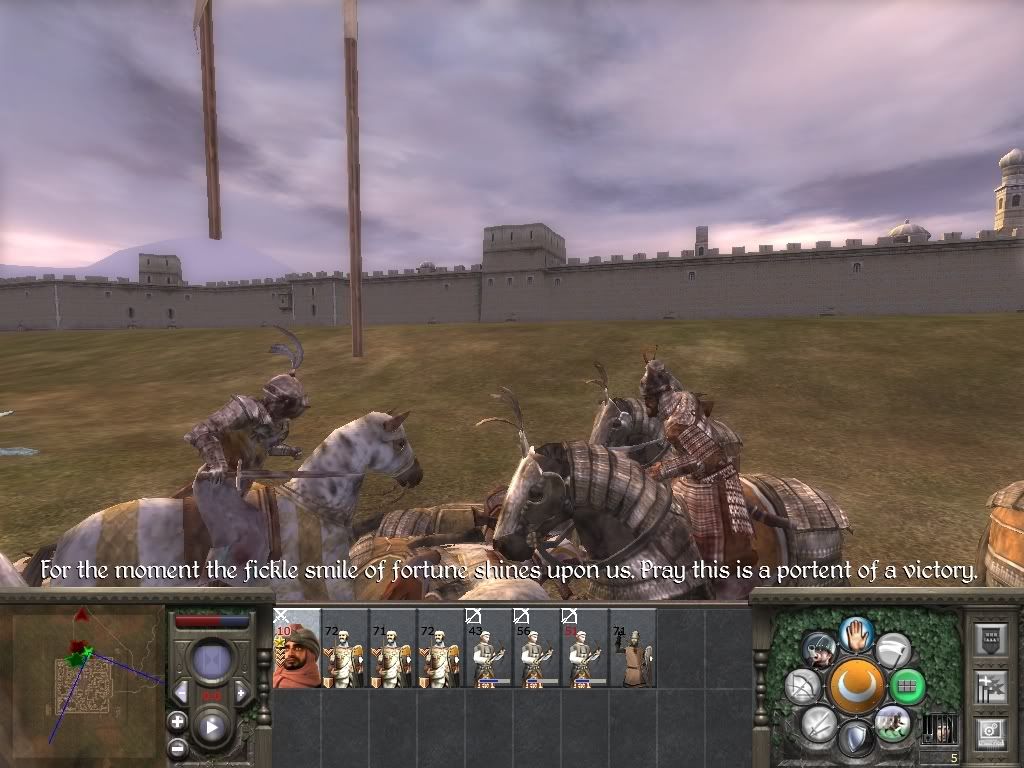
Task: Zoom out the minimap with minus button
Action: 178,746
